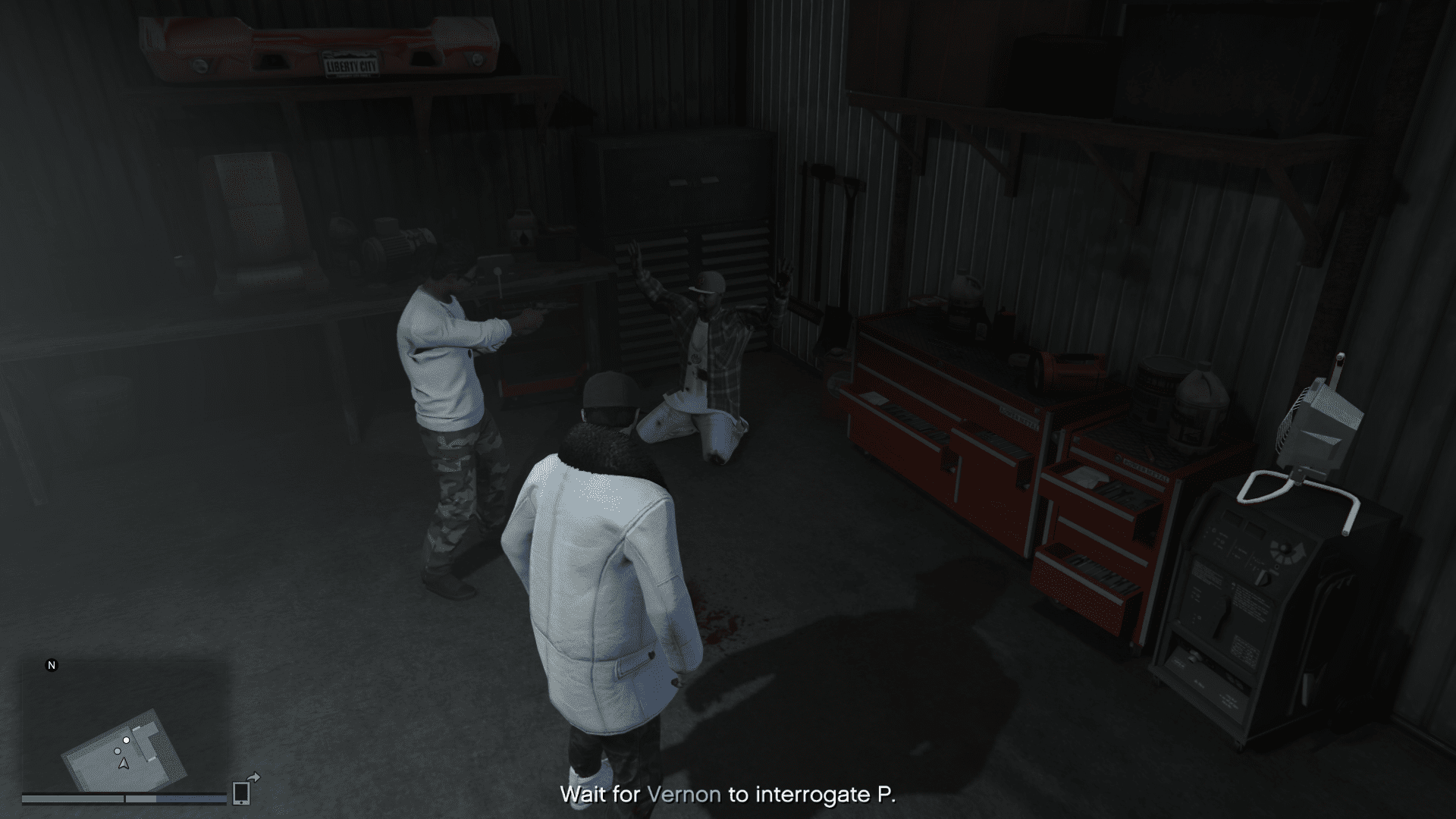Viewport: 1456px width, 819px height.
Task: Click the objective text at the screen bottom
Action: pos(728,795)
